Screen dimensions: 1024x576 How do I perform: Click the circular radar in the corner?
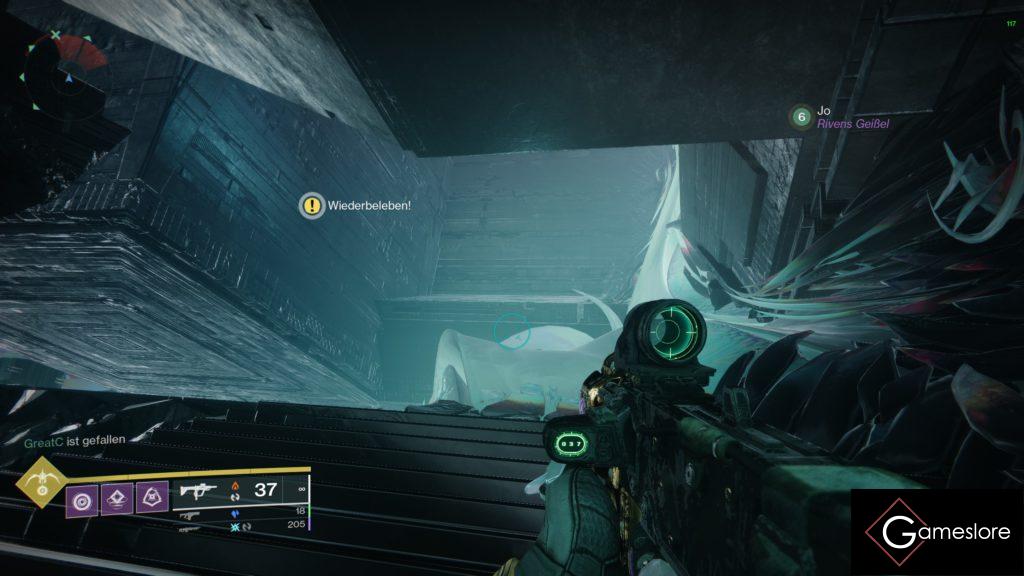(66, 73)
